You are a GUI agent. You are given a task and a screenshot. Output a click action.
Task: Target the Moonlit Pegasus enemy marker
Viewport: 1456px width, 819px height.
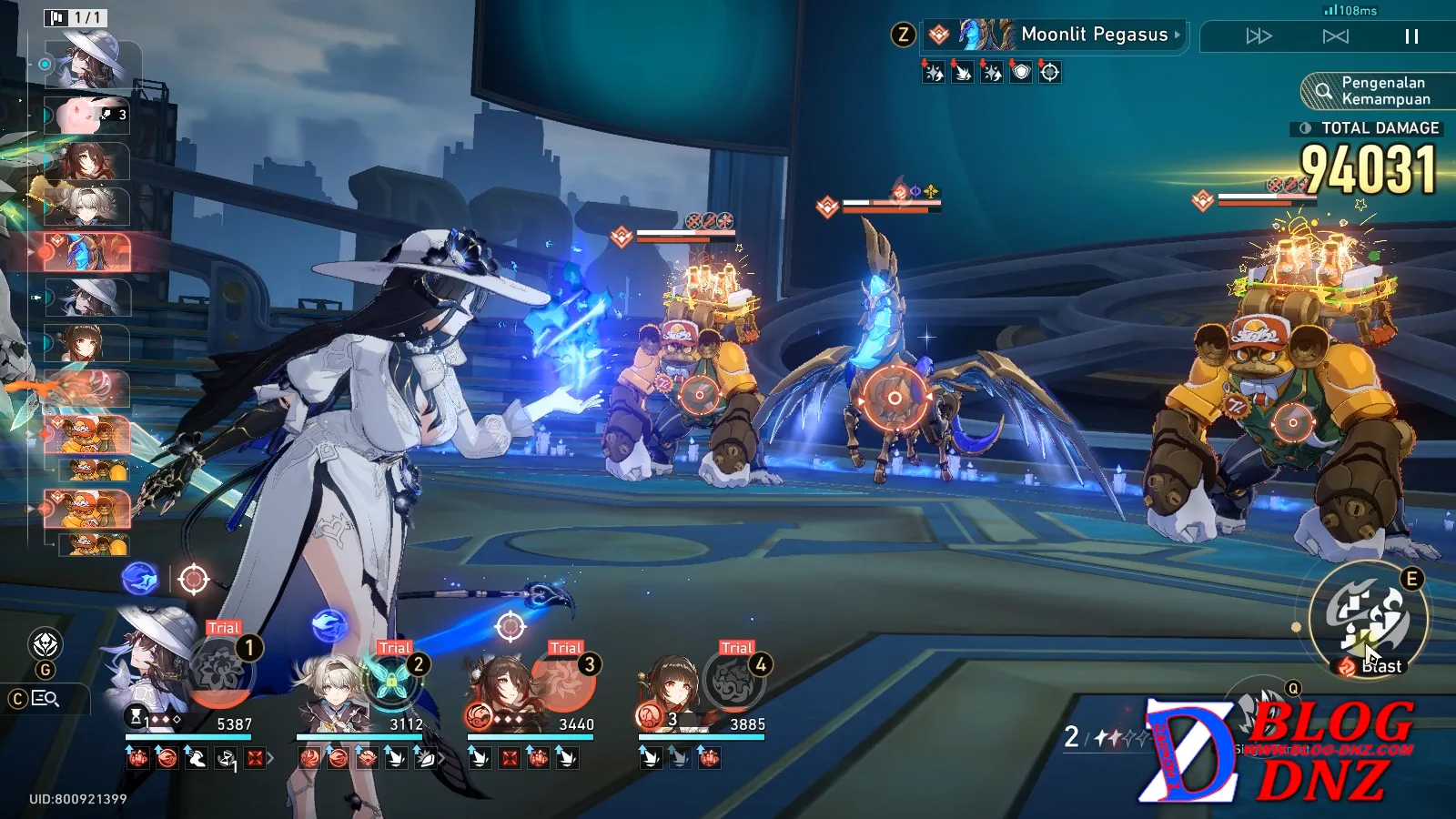[x=895, y=398]
